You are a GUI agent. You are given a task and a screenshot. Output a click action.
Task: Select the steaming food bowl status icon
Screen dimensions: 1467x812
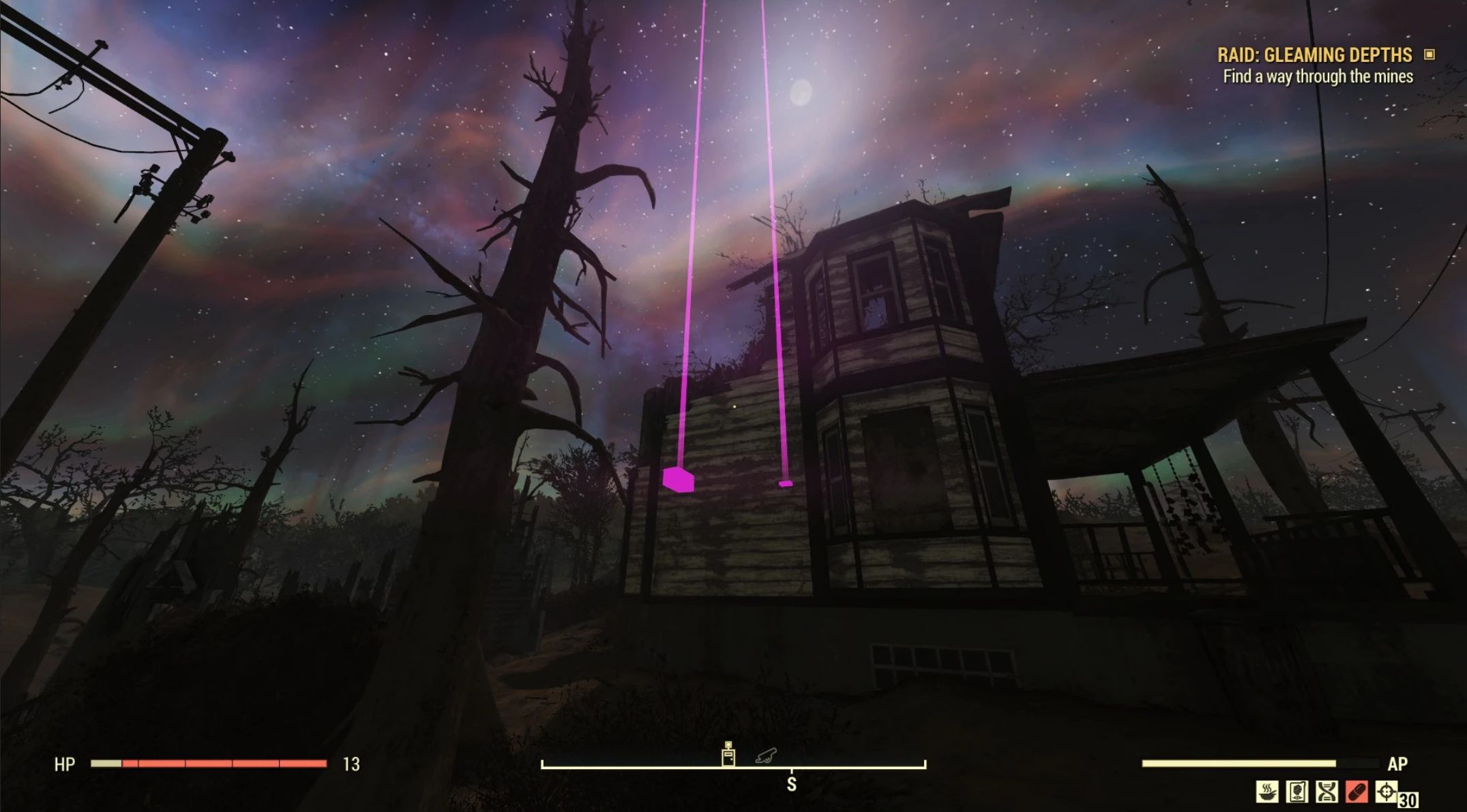(1267, 792)
